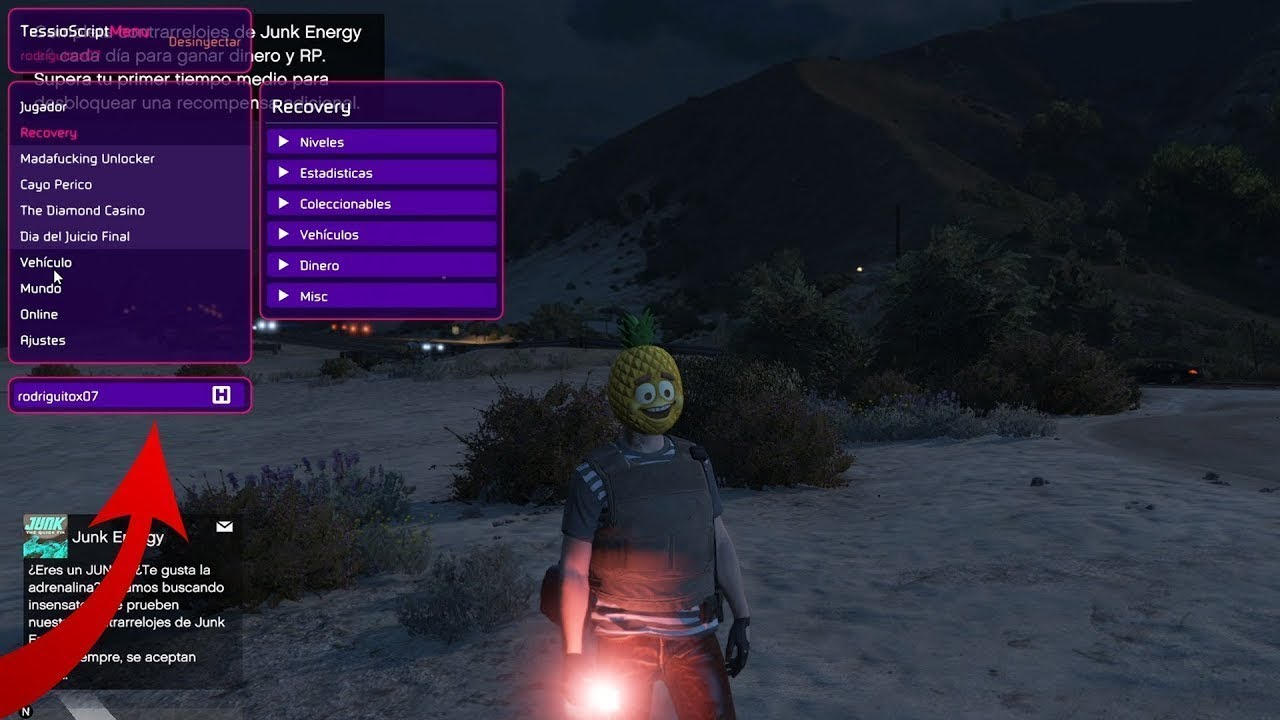Expand Vehículos in the Recovery panel

[x=381, y=235]
